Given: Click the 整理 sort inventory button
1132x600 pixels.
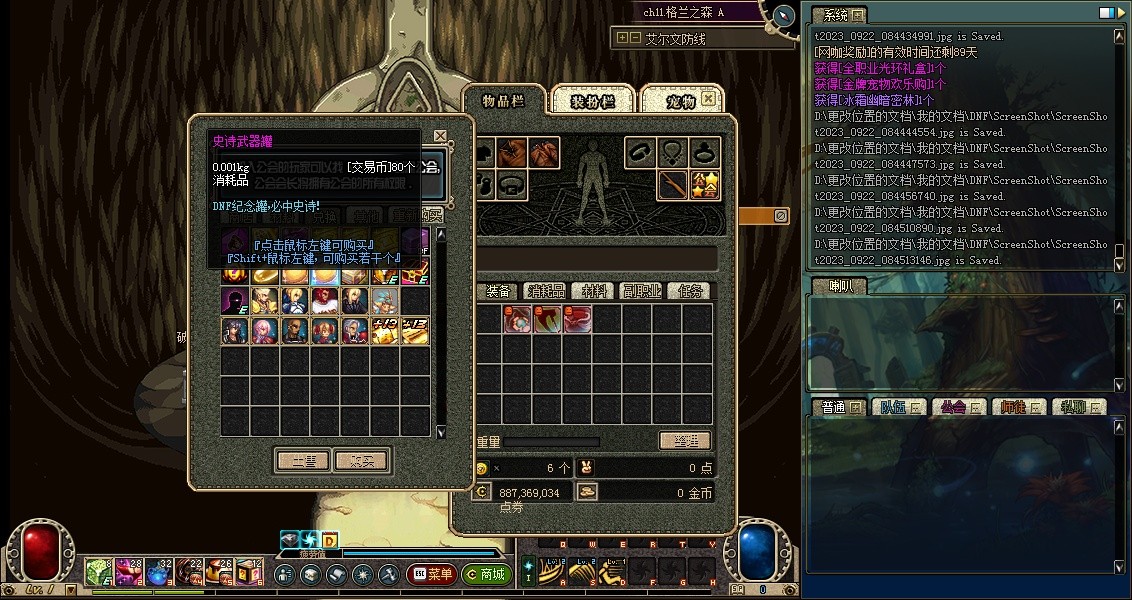Looking at the screenshot, I should (x=685, y=441).
